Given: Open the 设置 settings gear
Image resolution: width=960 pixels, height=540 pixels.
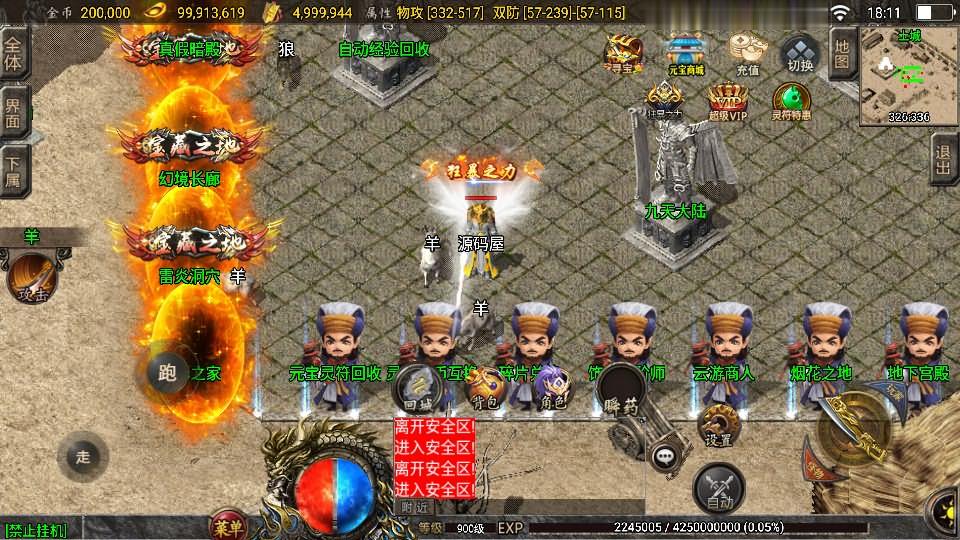Looking at the screenshot, I should (717, 426).
